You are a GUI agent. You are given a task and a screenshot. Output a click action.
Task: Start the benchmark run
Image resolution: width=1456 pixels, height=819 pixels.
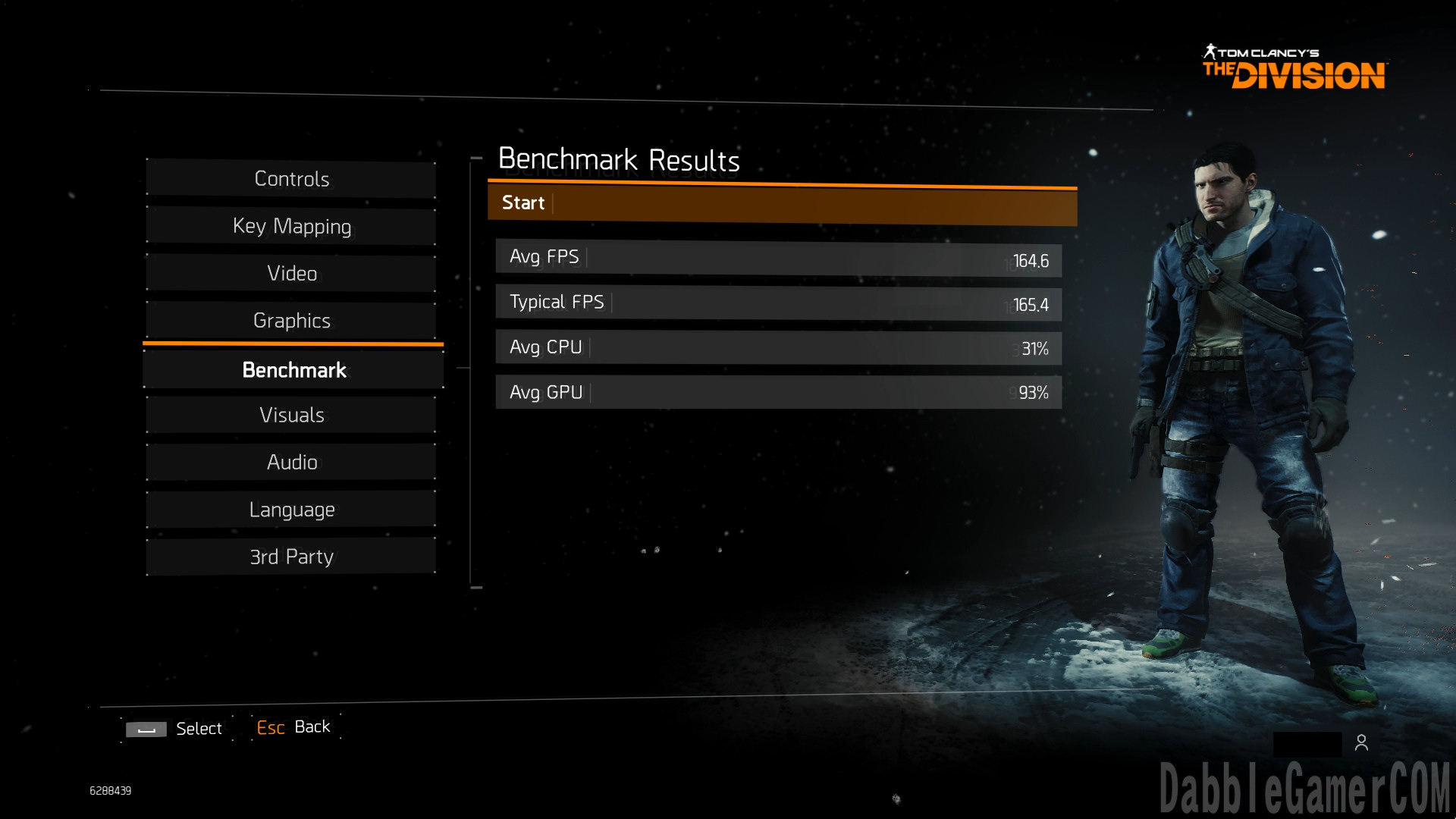click(x=781, y=204)
